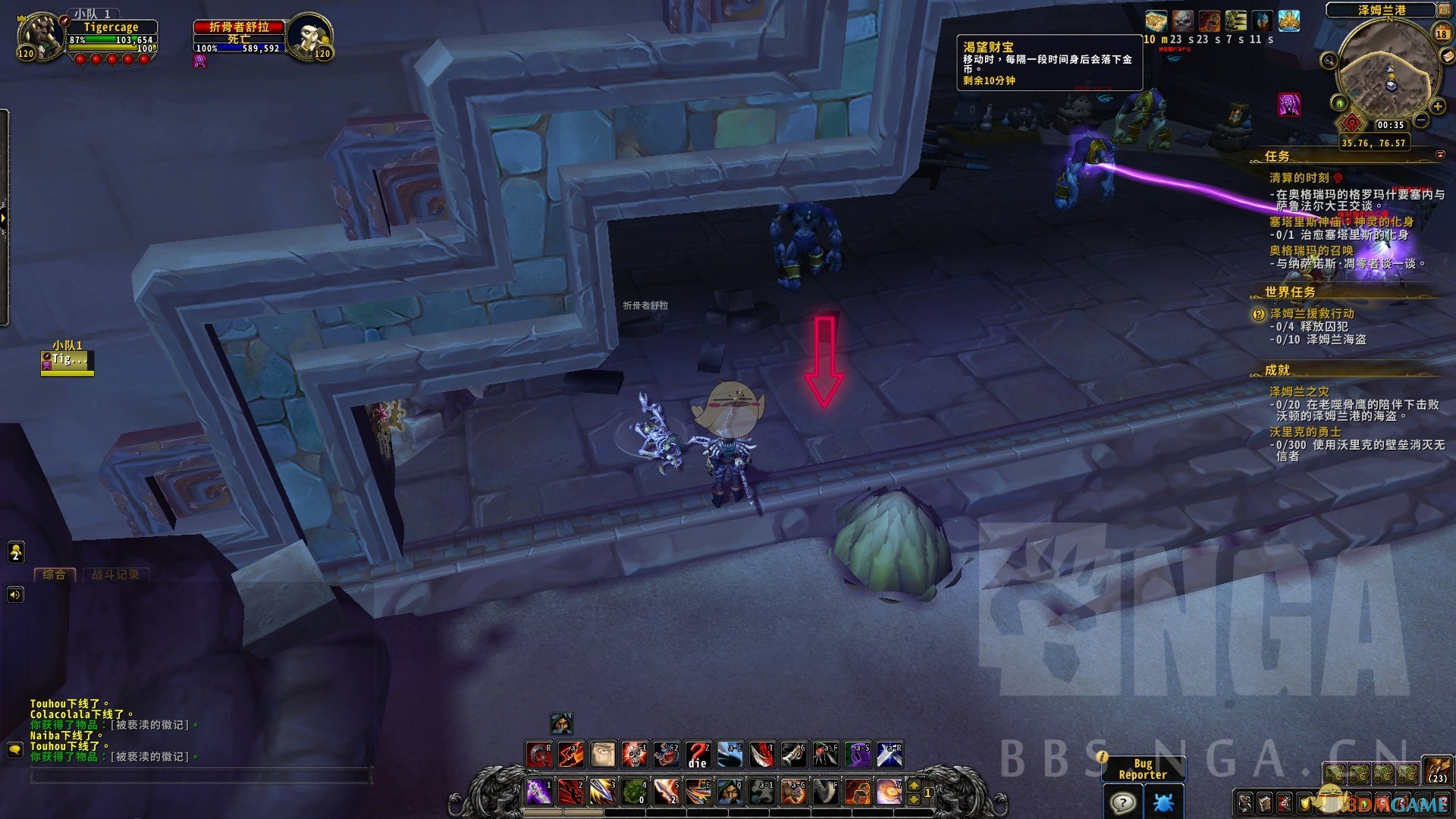Open the 综合 chat tab
Screen dimensions: 1456x819
[54, 574]
